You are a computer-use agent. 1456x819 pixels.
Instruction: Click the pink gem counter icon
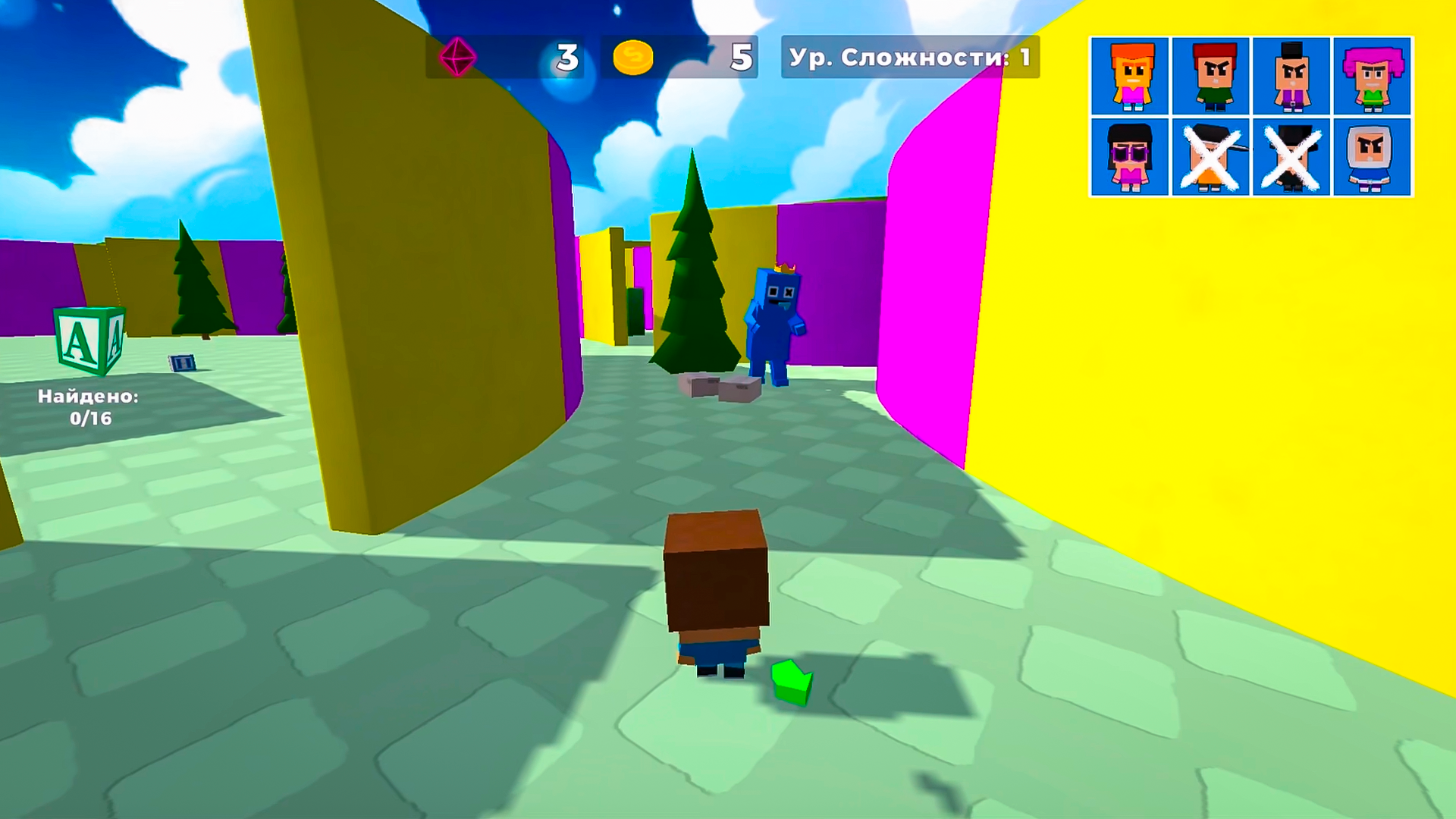[458, 56]
